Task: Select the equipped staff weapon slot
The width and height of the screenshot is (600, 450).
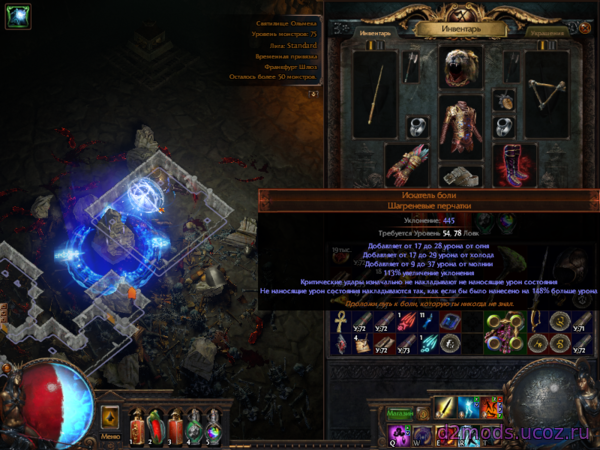Action: pyautogui.click(x=375, y=93)
